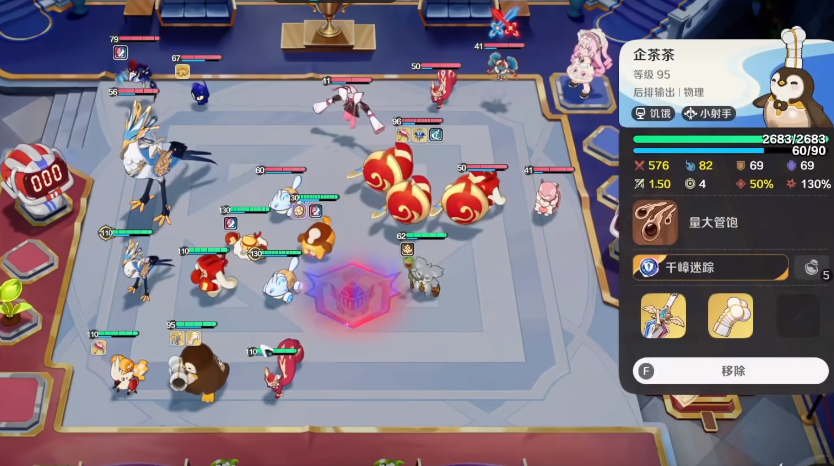This screenshot has height=466, width=834.
Task: Select the white gauntlet equipment slot
Action: click(730, 315)
